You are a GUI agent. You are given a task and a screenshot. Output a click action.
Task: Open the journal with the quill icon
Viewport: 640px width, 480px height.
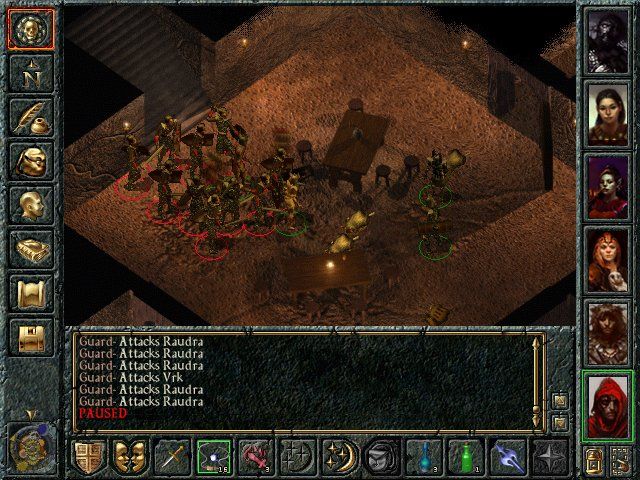[30, 117]
